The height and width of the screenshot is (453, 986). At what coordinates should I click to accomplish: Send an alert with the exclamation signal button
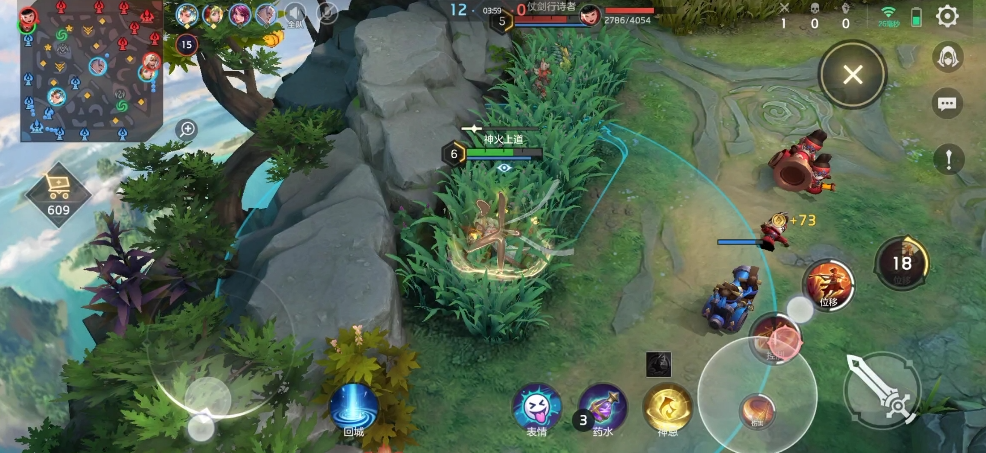point(948,158)
